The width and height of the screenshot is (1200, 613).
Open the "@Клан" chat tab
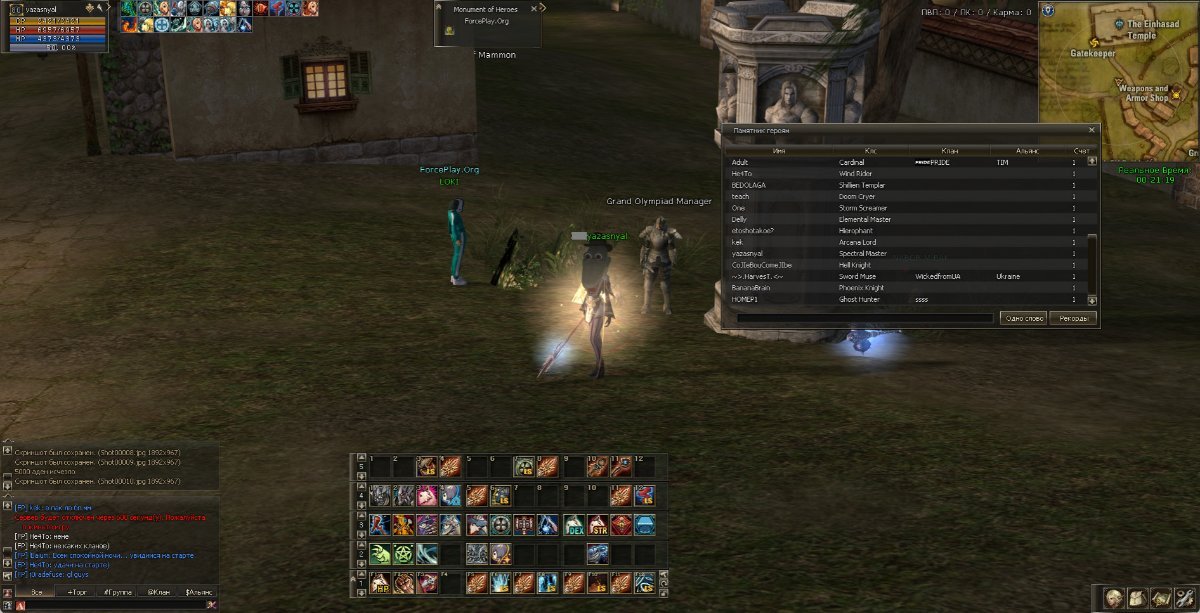pyautogui.click(x=159, y=592)
